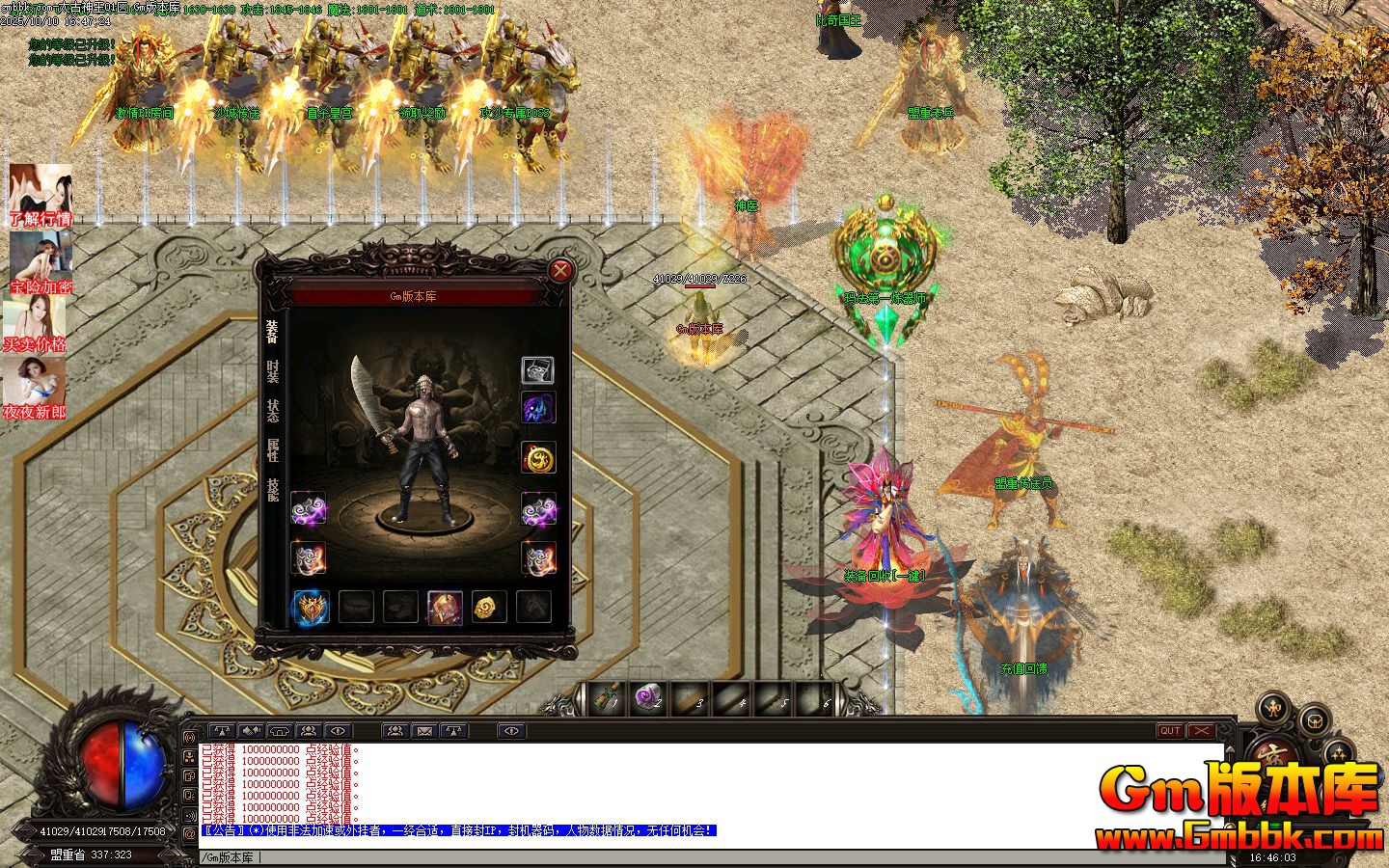Select the purple flame equipment slot

[x=538, y=408]
